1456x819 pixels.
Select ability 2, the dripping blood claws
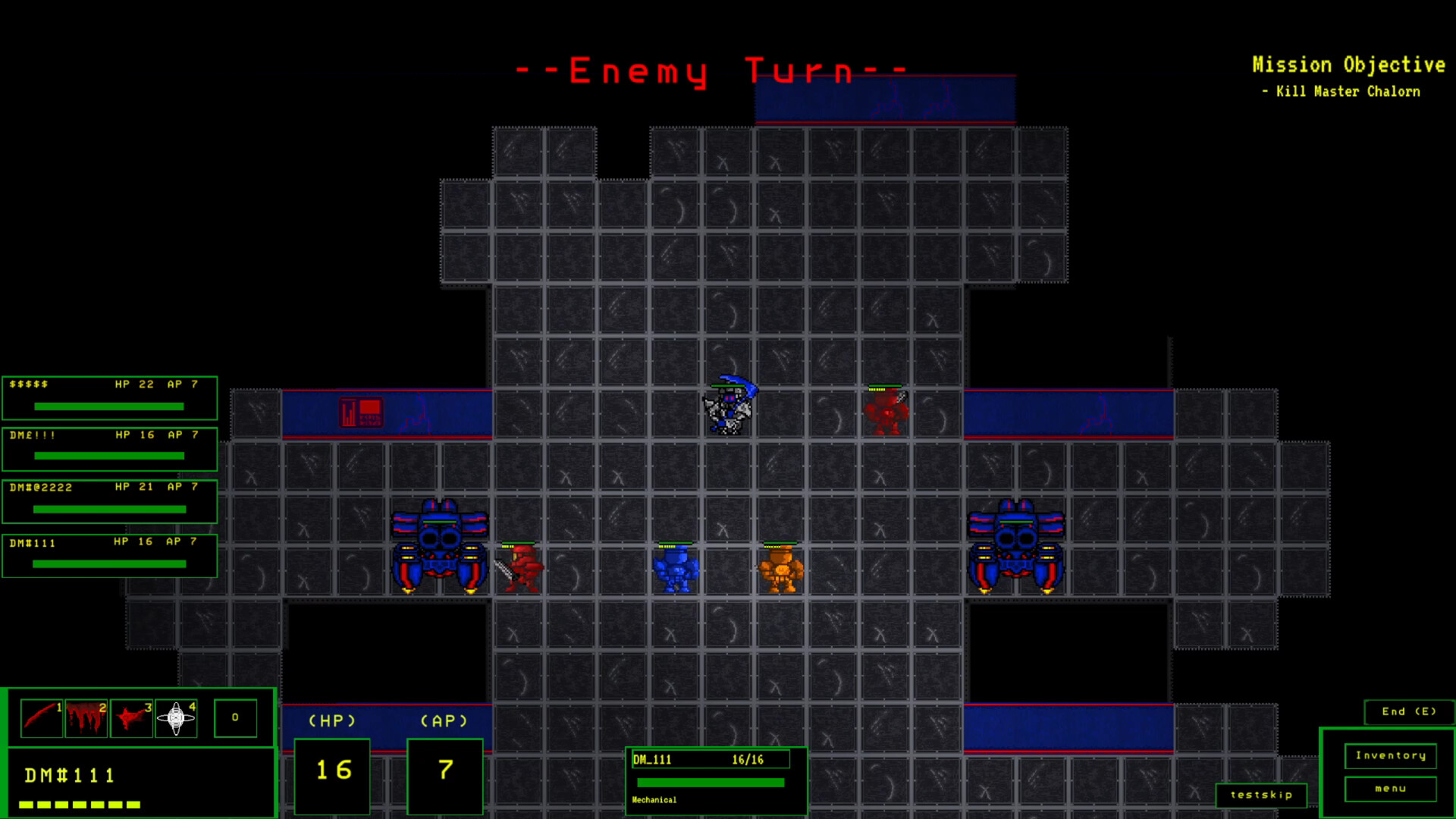[x=86, y=717]
